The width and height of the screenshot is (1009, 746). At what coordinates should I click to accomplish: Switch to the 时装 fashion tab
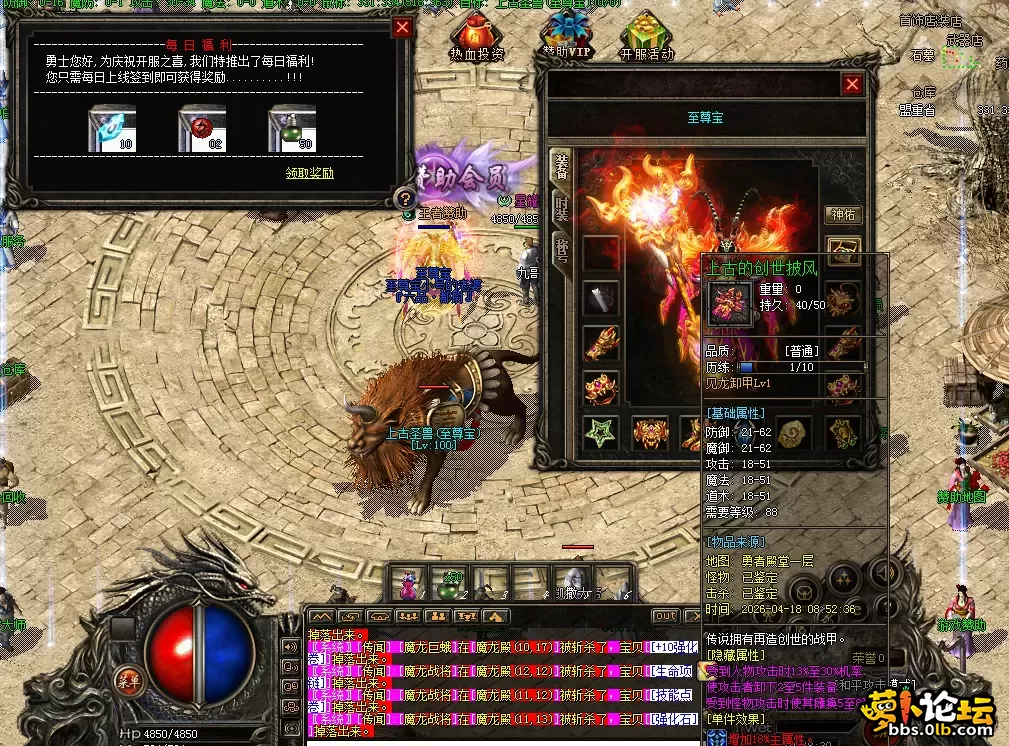coord(561,208)
